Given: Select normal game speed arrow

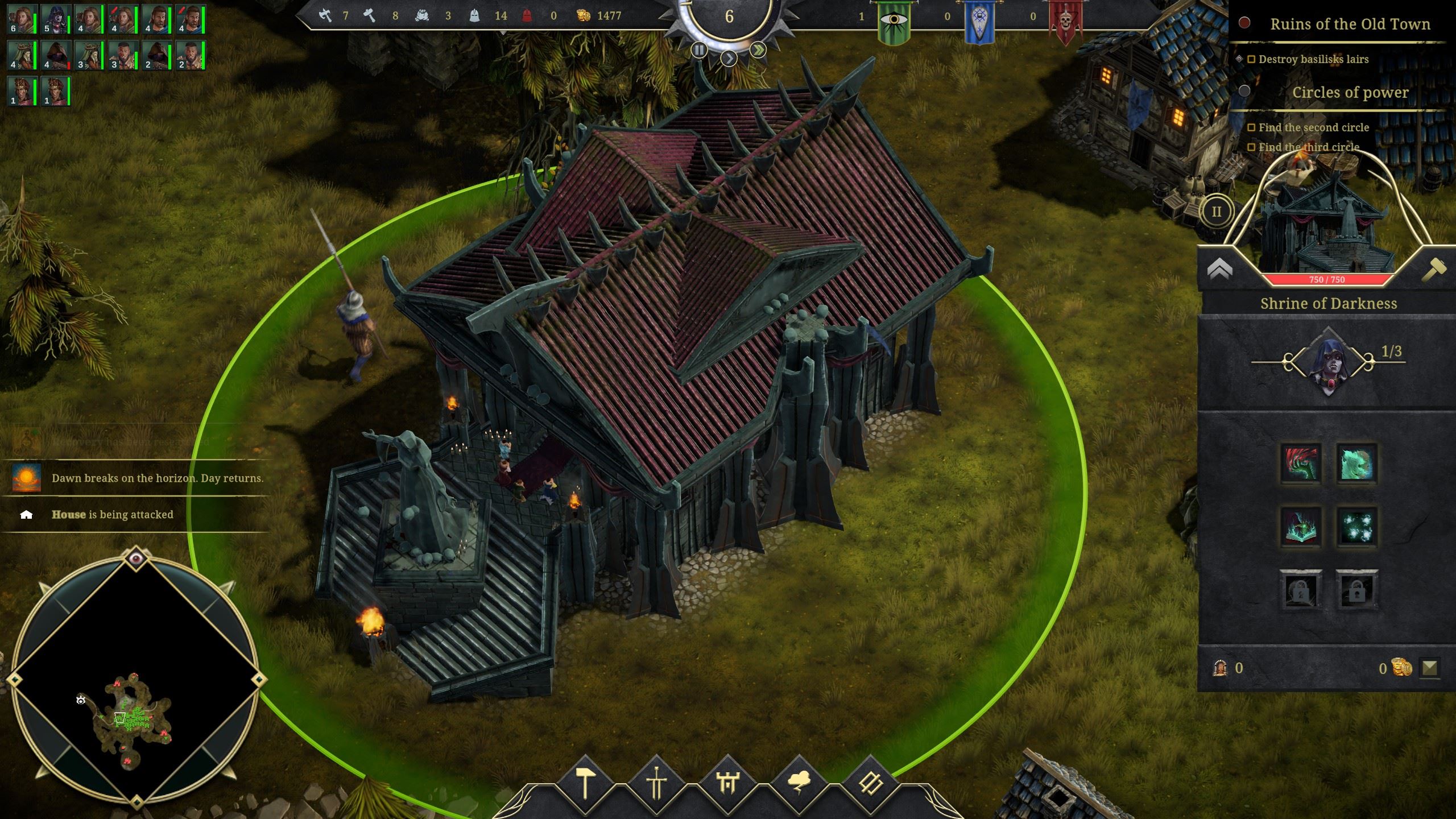Looking at the screenshot, I should tap(729, 58).
